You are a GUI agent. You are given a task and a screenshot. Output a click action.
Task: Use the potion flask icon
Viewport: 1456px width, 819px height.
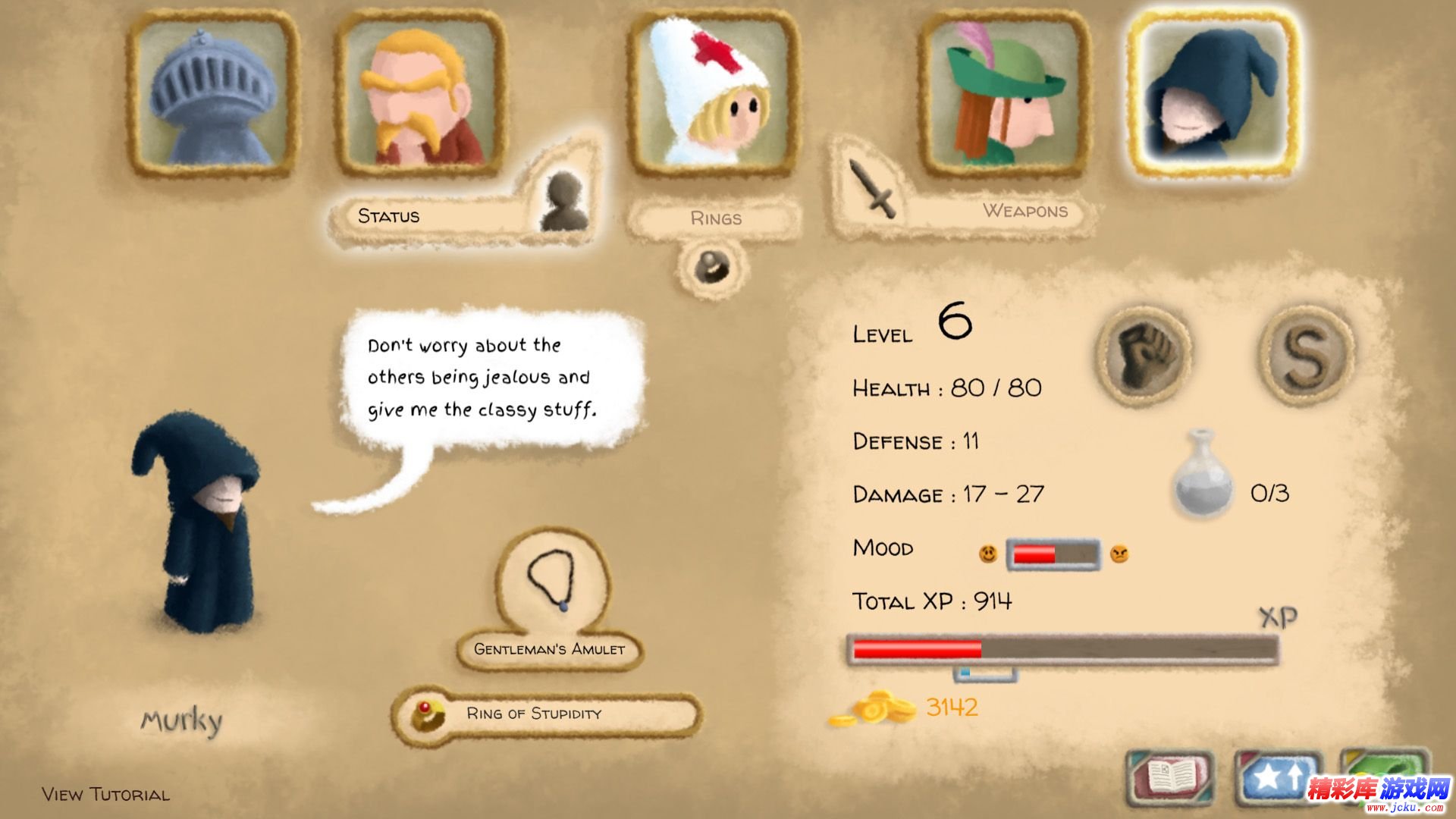pyautogui.click(x=1203, y=475)
